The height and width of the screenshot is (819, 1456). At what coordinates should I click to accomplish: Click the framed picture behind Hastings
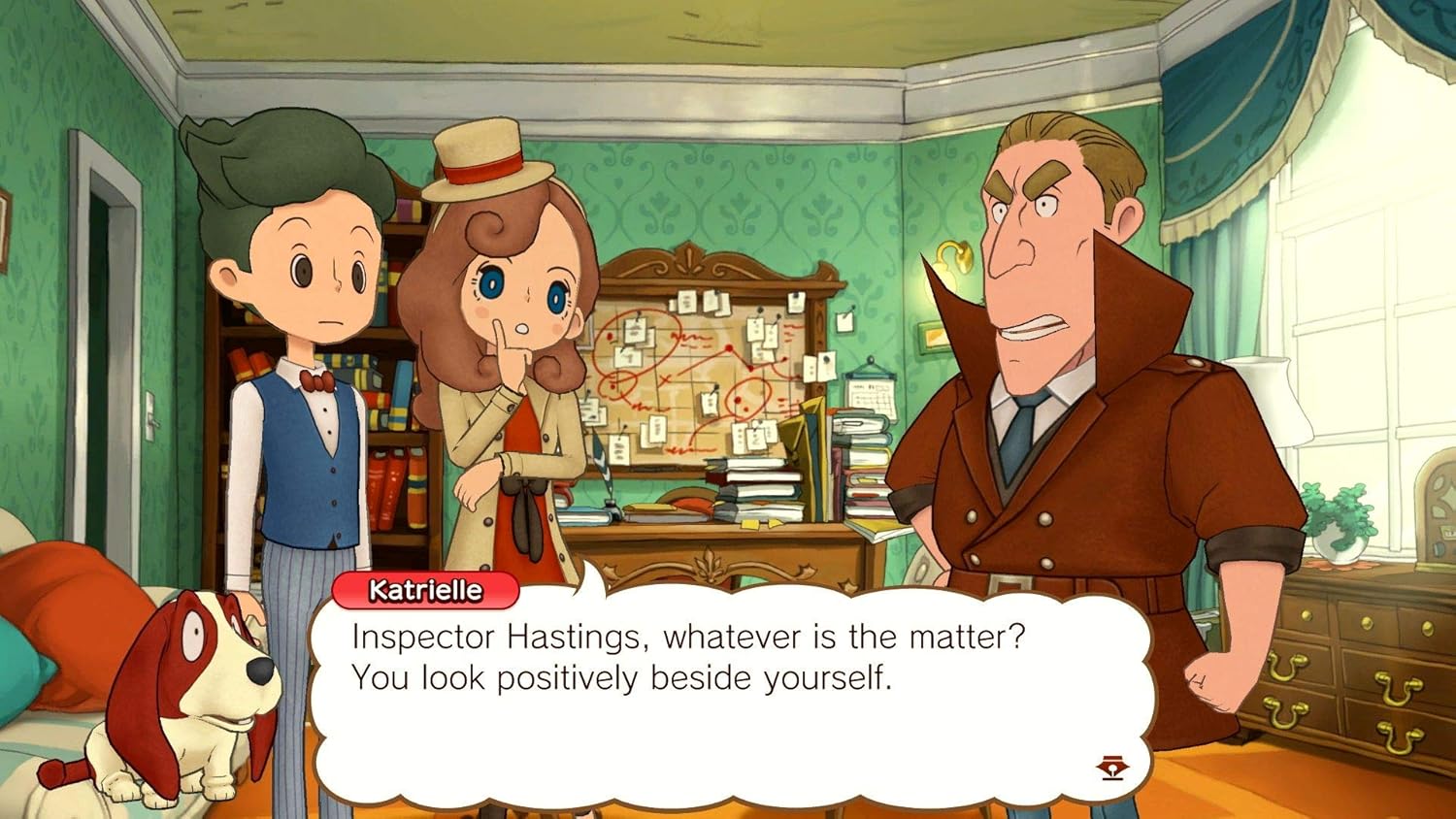pyautogui.click(x=931, y=338)
